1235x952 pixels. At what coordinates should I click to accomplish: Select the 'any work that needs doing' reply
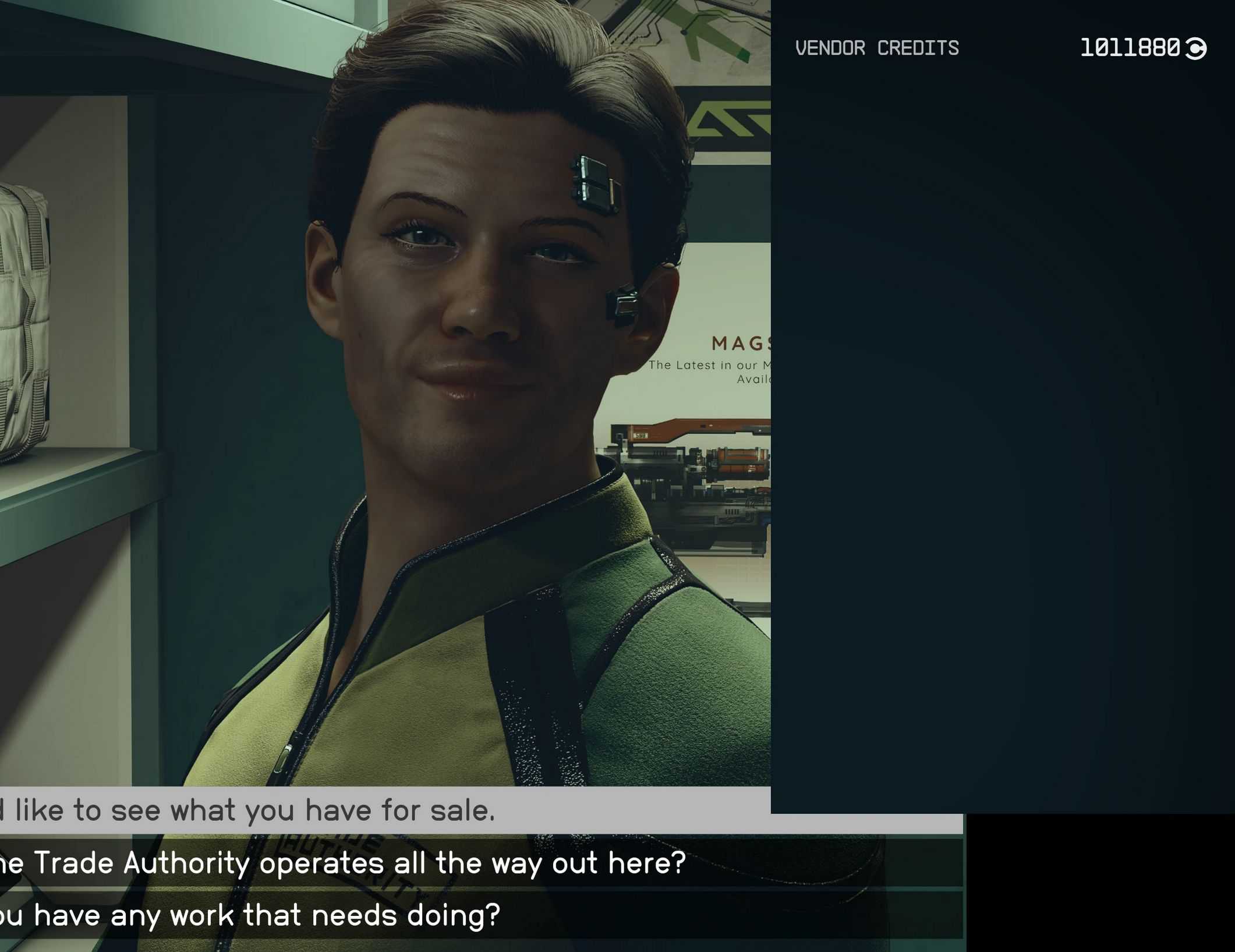(x=250, y=915)
